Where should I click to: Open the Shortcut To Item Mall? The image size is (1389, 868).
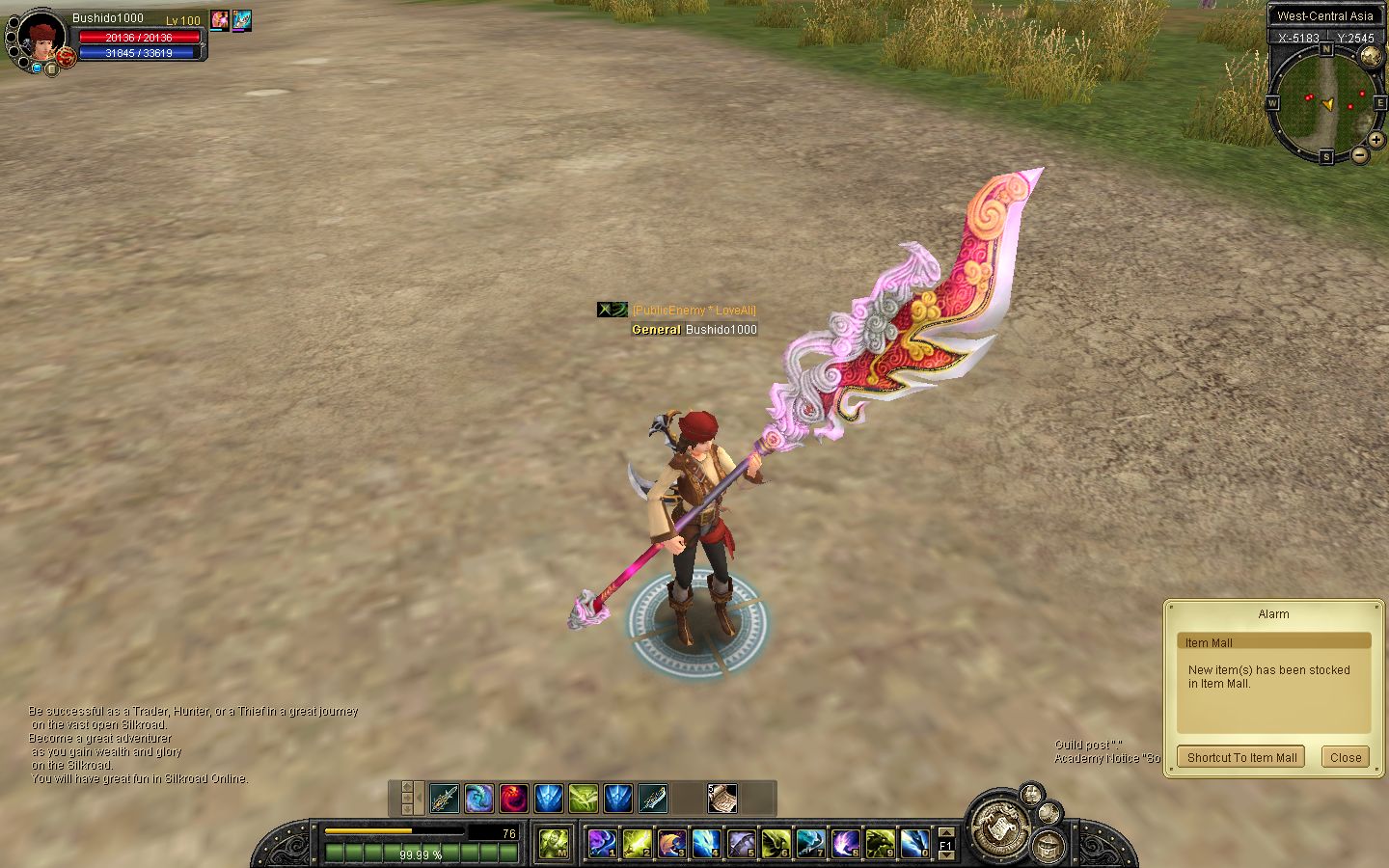[1241, 757]
